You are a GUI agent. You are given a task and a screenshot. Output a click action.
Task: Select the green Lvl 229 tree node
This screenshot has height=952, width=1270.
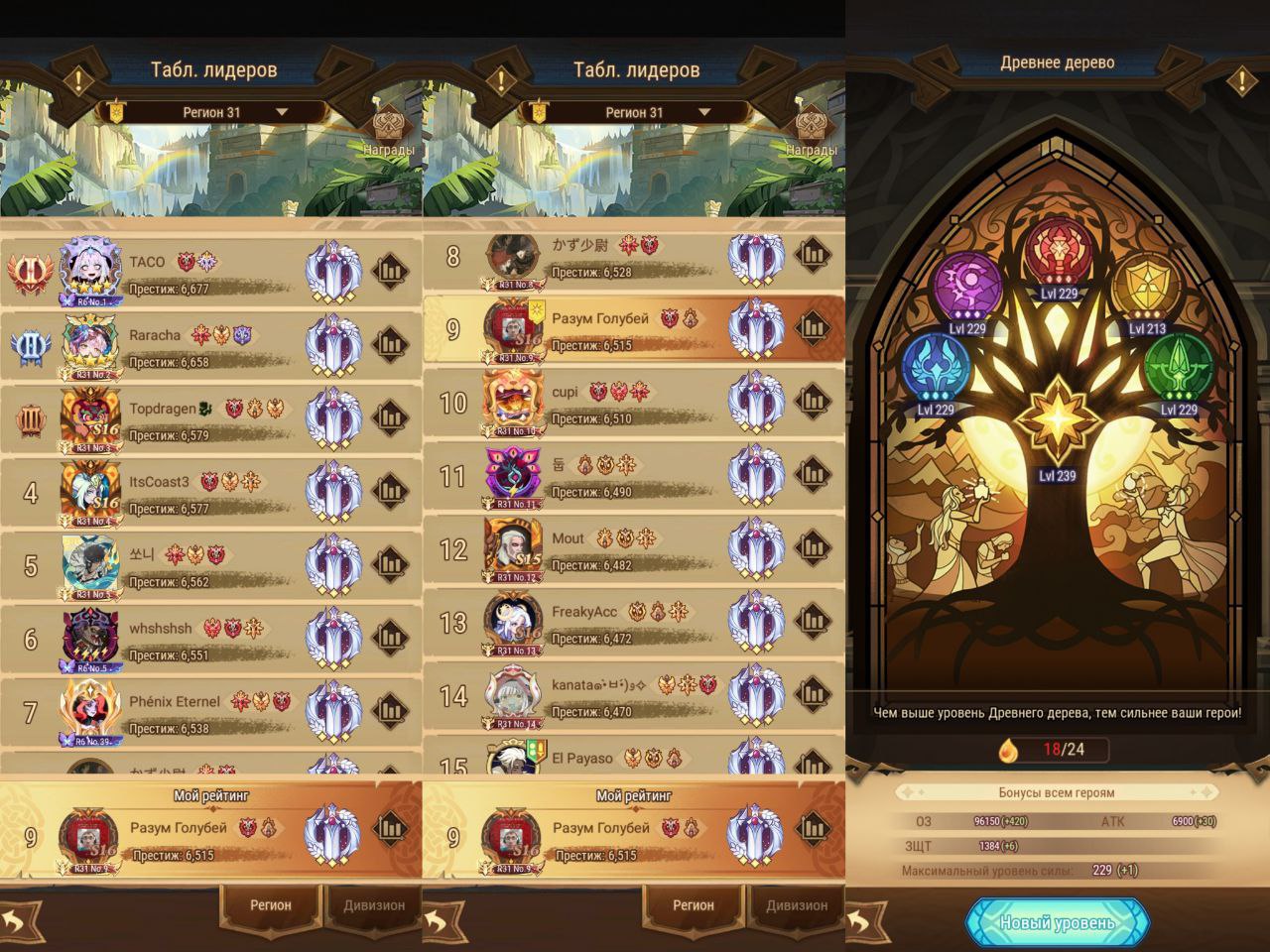click(1179, 367)
